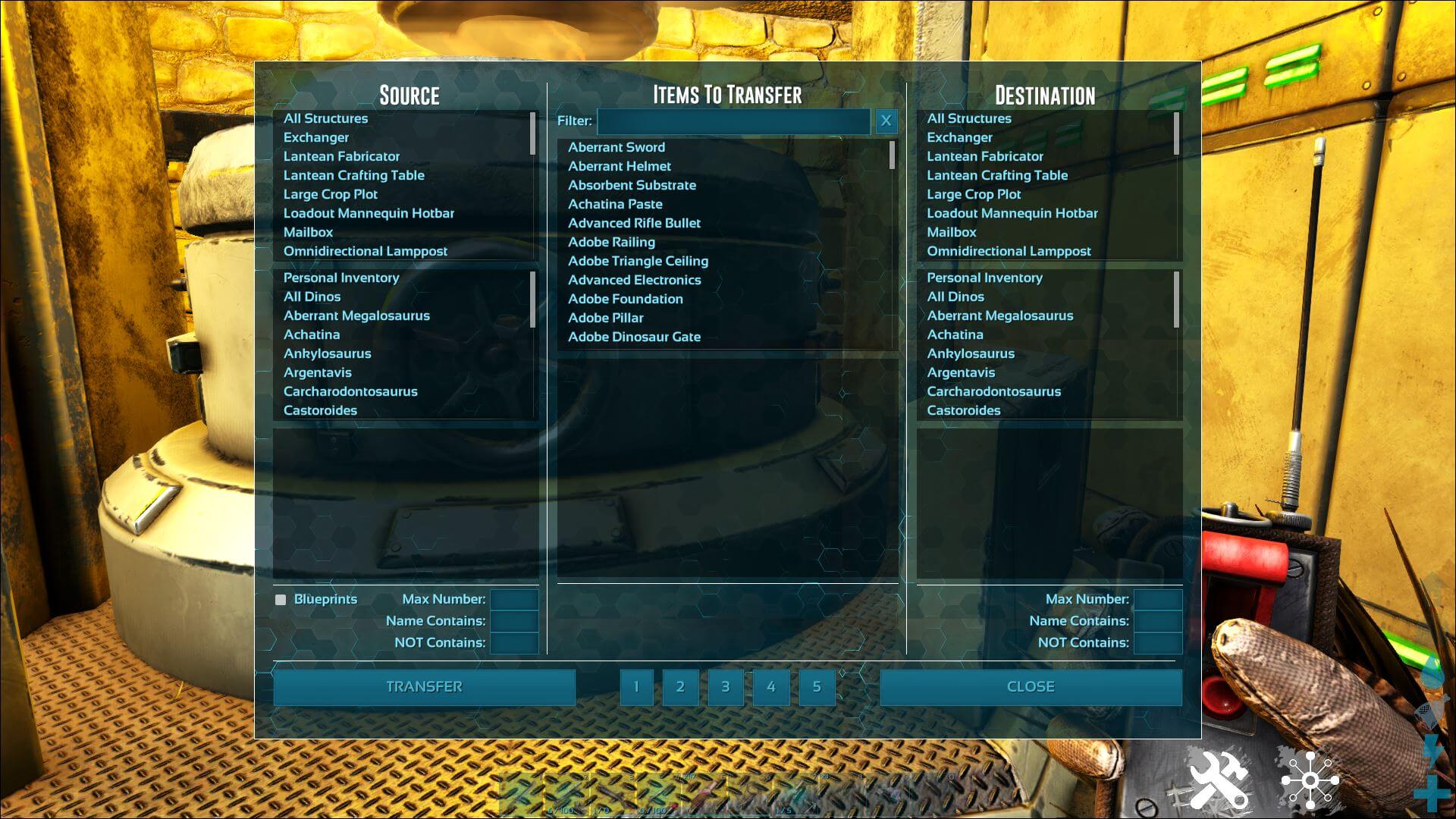
Task: Click the TRANSFER button
Action: click(x=424, y=687)
